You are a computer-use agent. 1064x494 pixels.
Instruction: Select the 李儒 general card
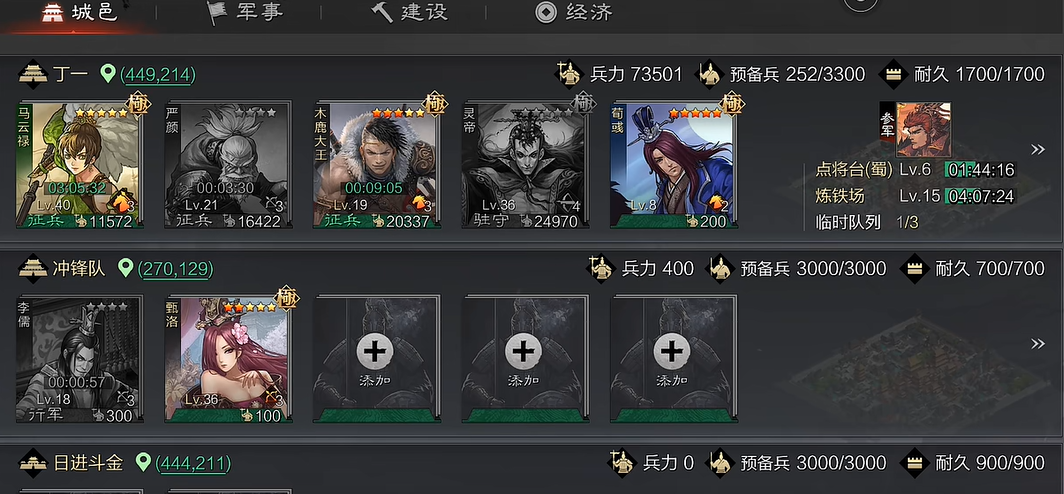pyautogui.click(x=79, y=360)
